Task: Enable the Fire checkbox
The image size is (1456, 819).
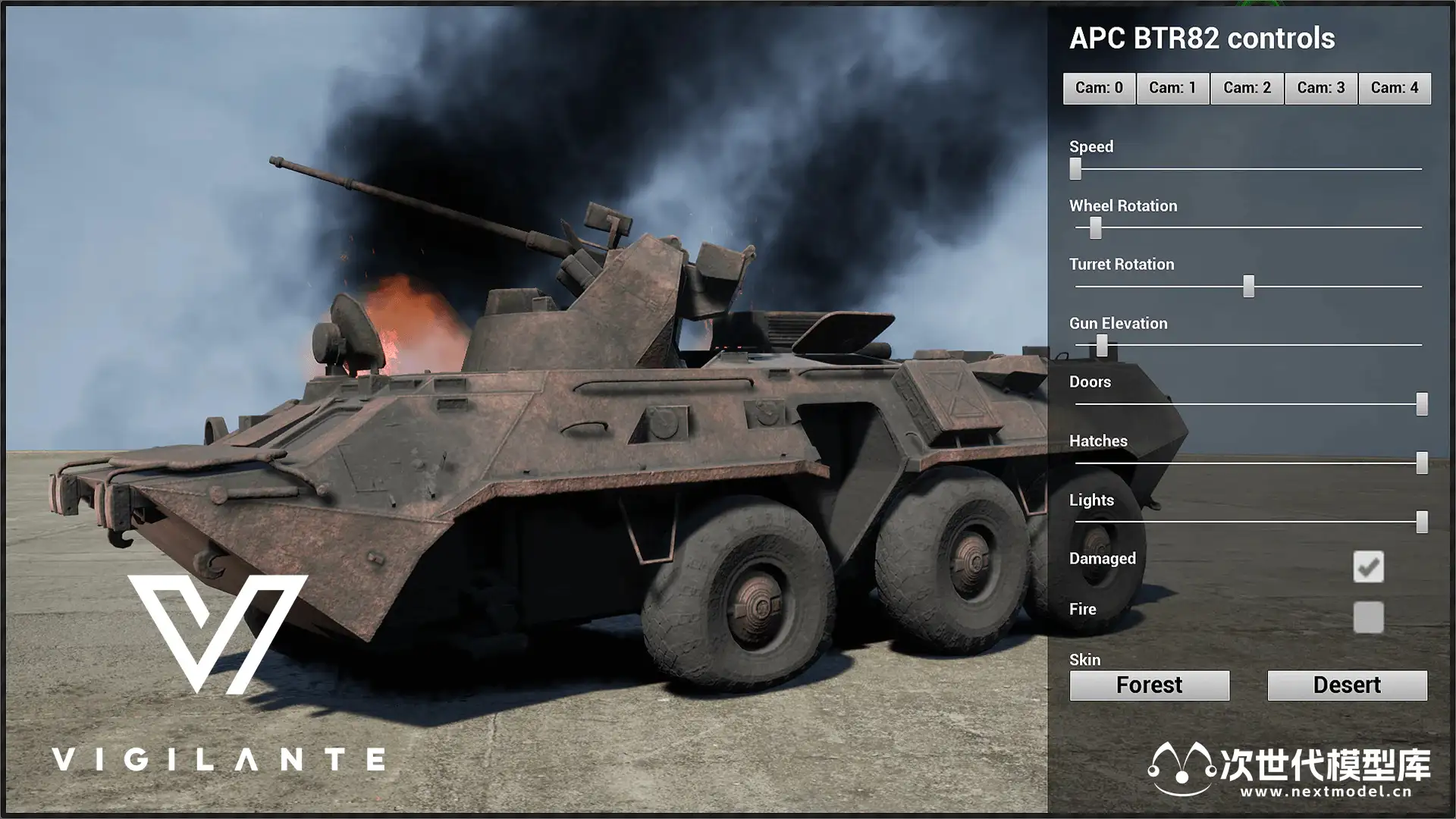Action: coord(1368,617)
